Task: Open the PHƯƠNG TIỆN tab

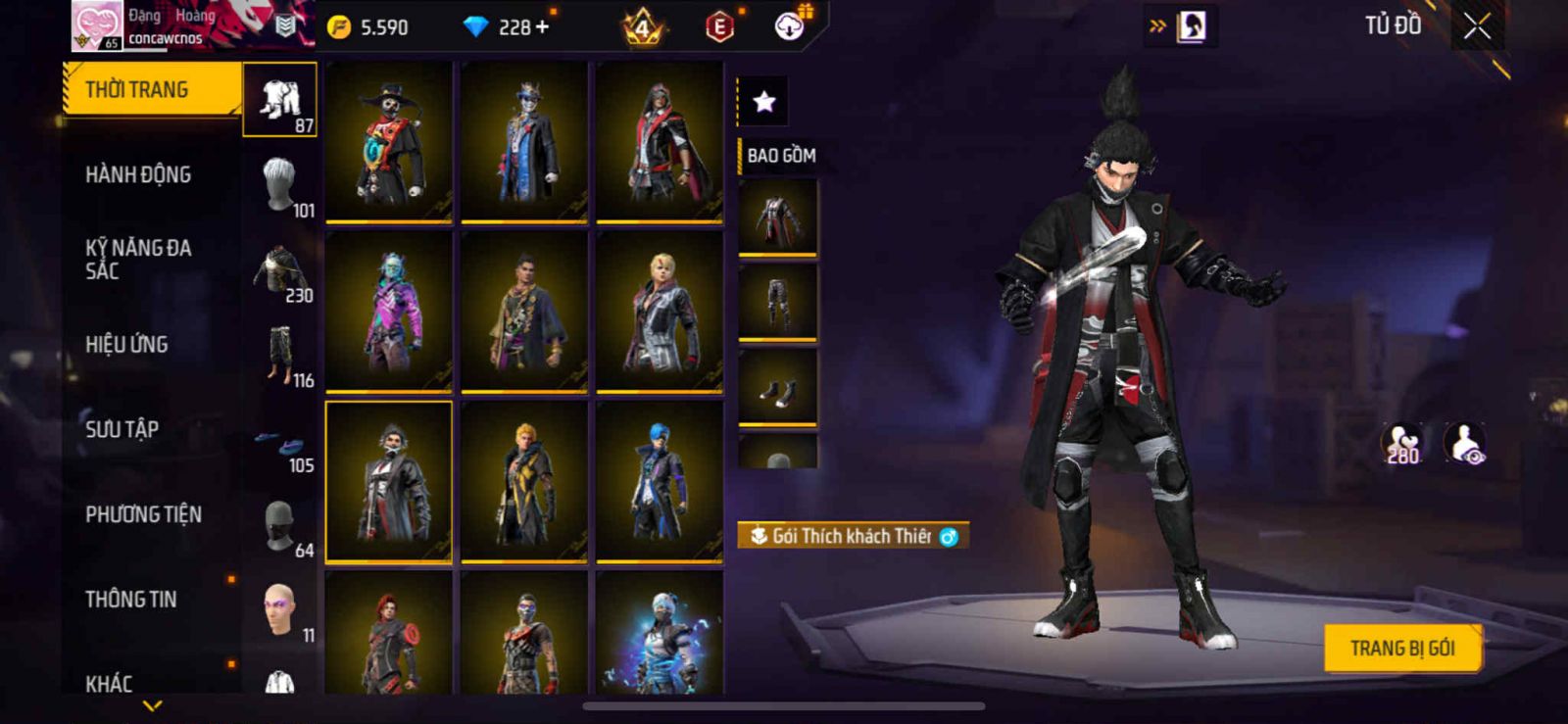Action: click(143, 514)
